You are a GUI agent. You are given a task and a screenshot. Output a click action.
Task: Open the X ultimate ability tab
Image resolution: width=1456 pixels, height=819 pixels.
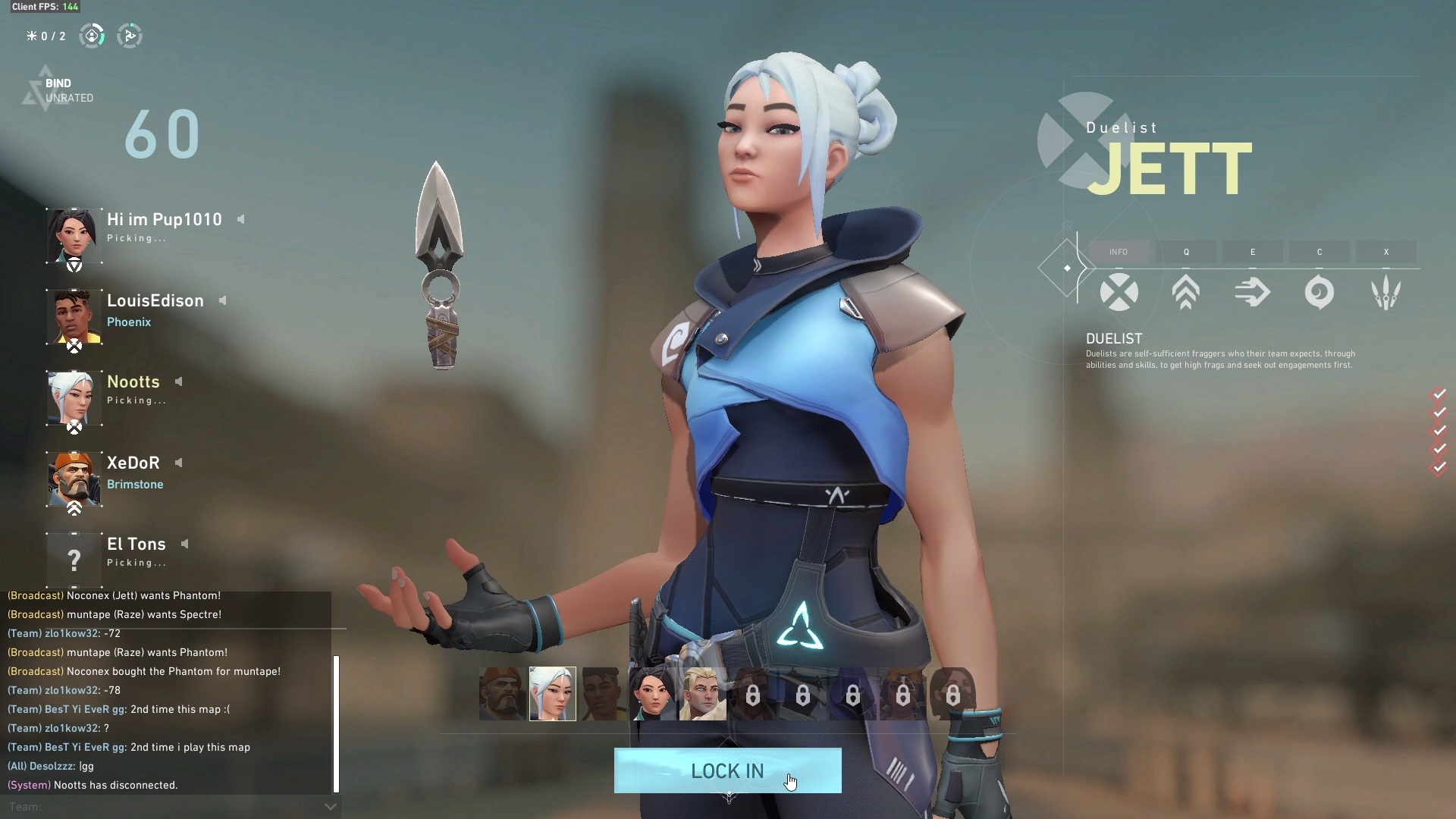point(1386,252)
